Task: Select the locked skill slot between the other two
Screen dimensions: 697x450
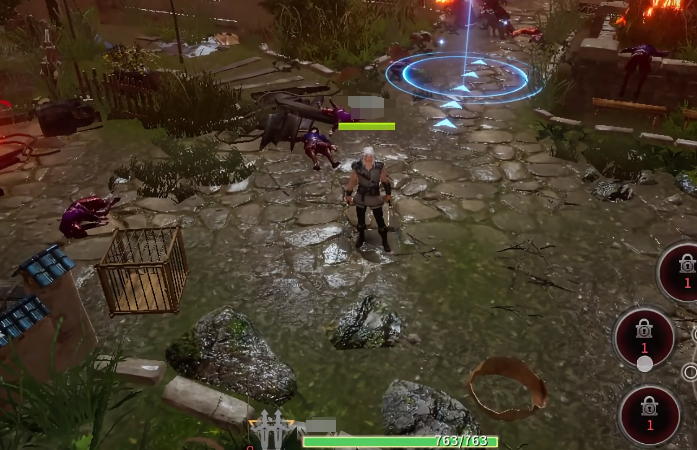Action: (644, 335)
